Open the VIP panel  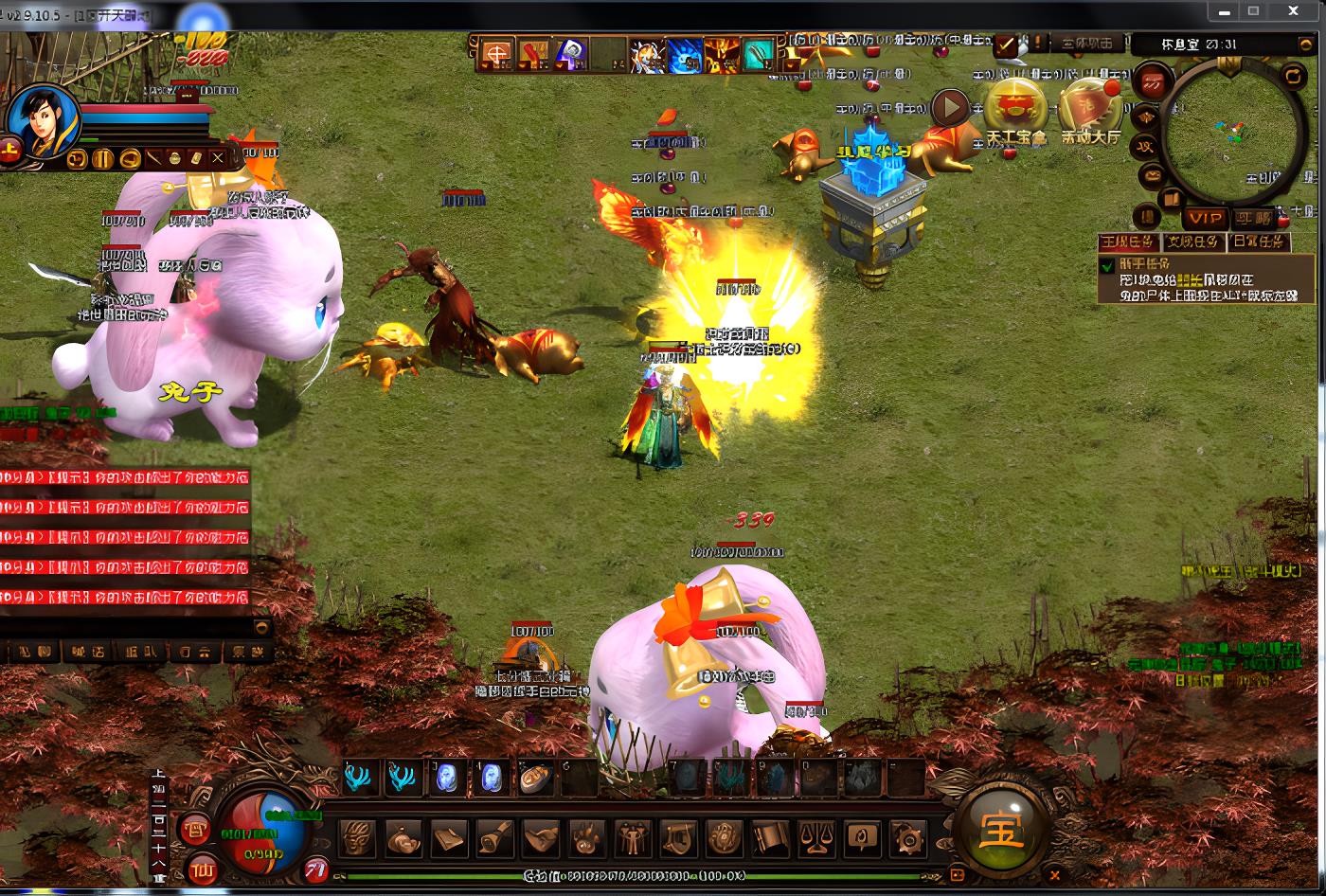(x=1205, y=219)
